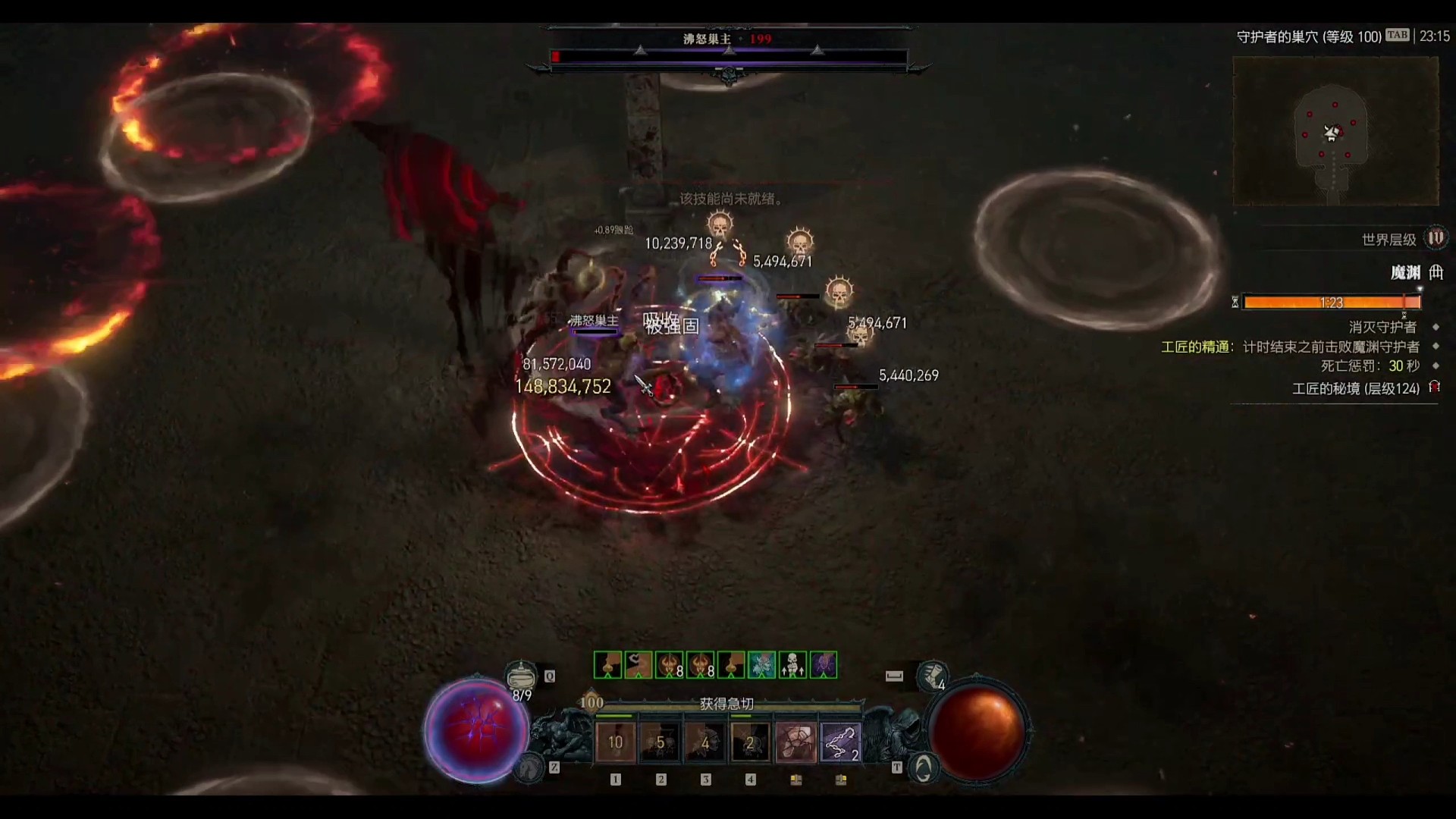Select the 工匠的秘境 (层级124) tracker entry
Screen dimensions: 1456x819
[1355, 388]
